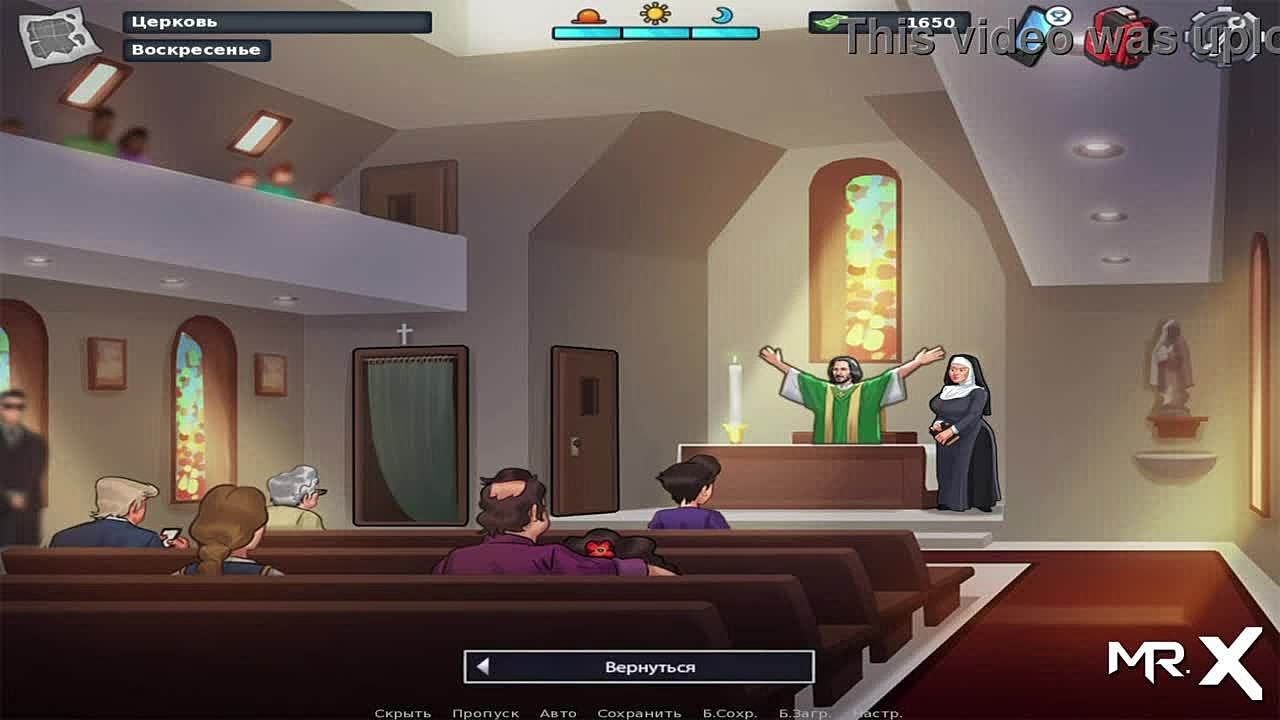Toggle Авто auto-advance mode

[558, 713]
